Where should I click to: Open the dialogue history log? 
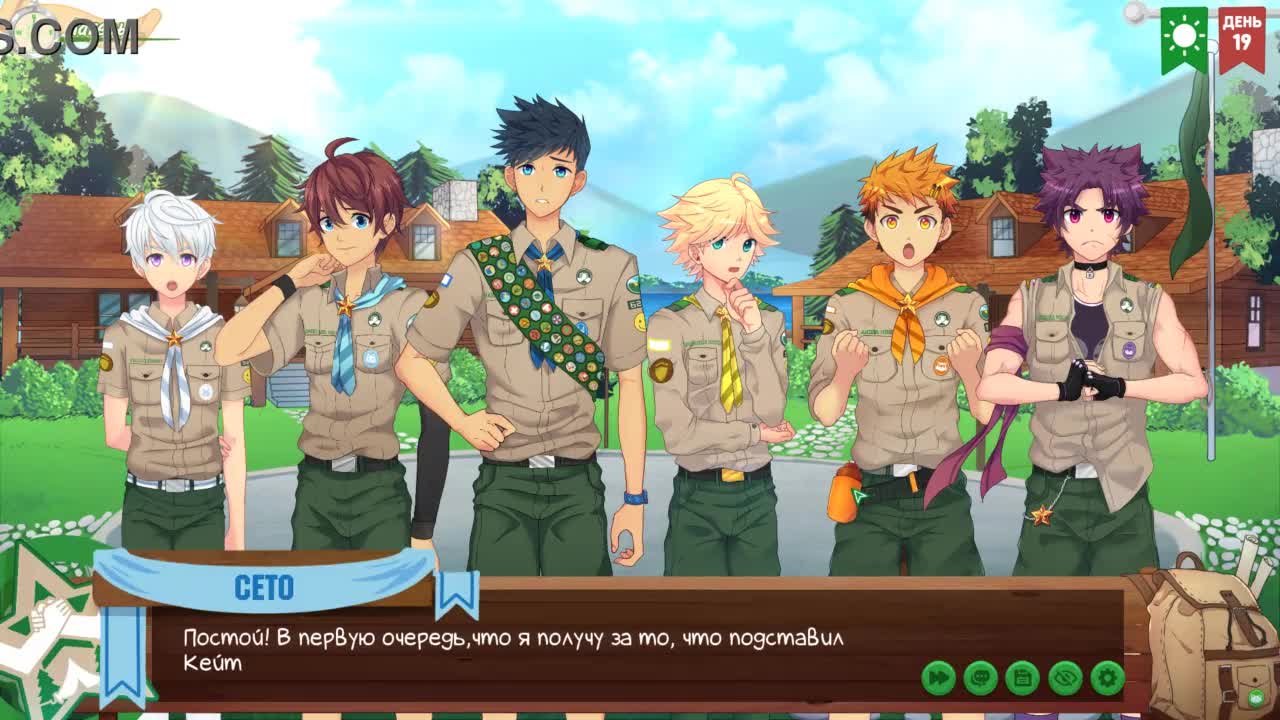point(980,678)
